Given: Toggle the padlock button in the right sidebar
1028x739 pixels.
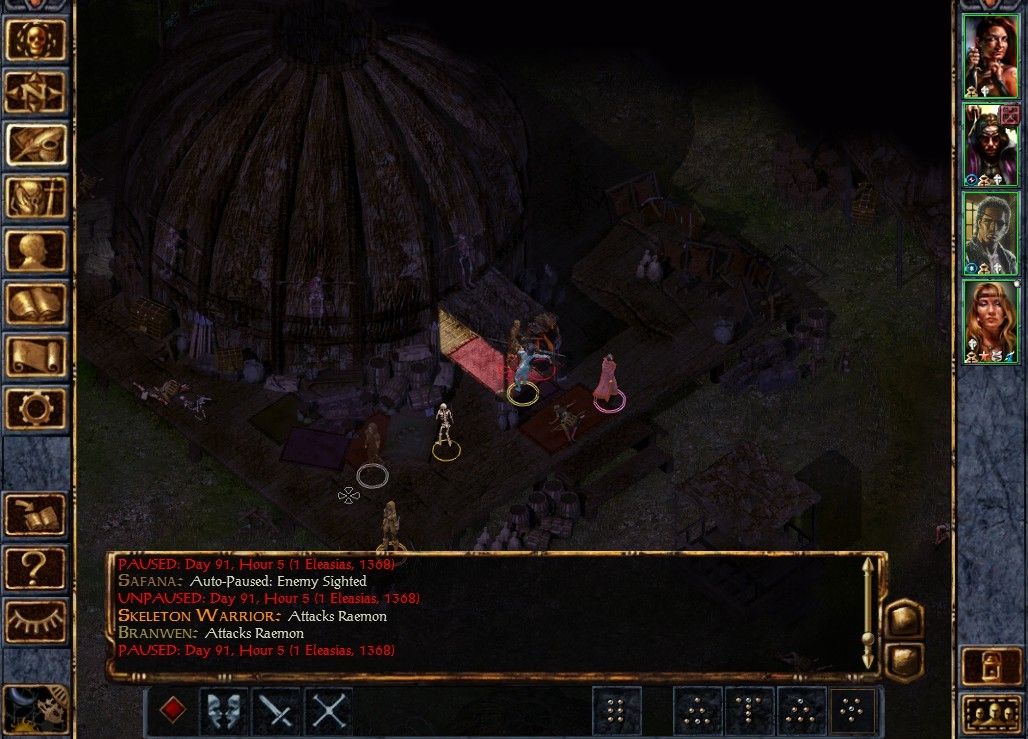Looking at the screenshot, I should click(990, 666).
